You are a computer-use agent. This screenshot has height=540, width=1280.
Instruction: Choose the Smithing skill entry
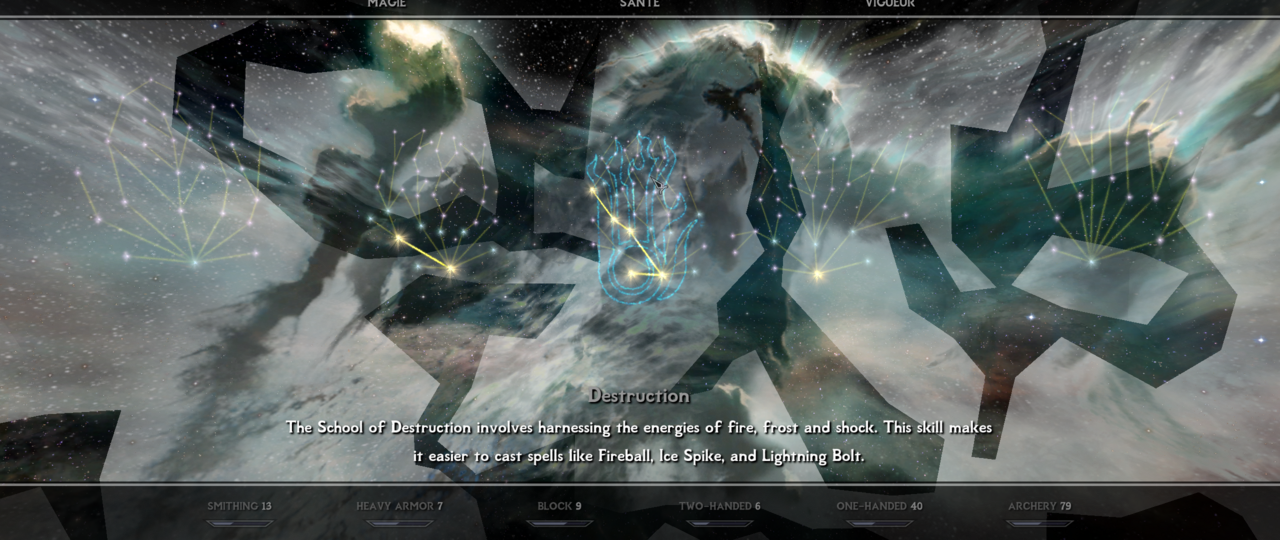point(239,506)
